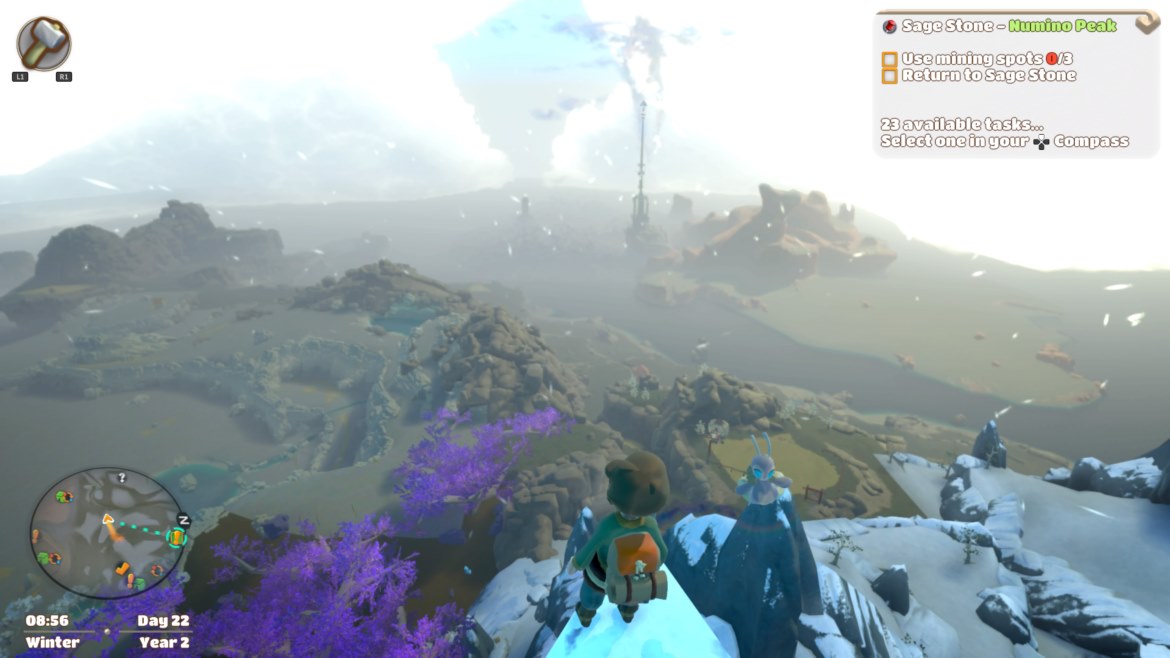Select the 'Return to Sage Stone' objective
Image resolution: width=1170 pixels, height=658 pixels.
pyautogui.click(x=978, y=75)
